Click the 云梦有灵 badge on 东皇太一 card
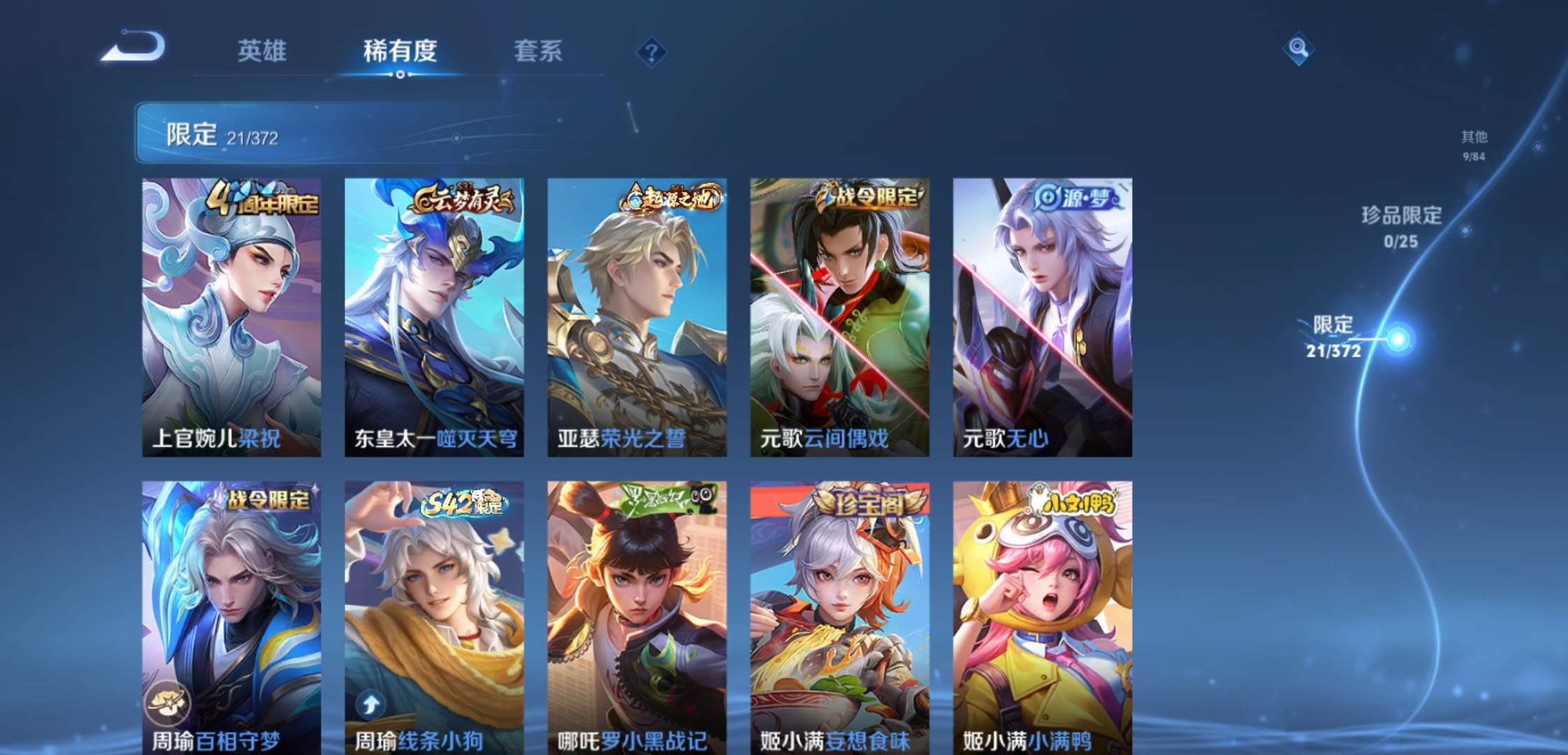Viewport: 1568px width, 755px height. 463,201
